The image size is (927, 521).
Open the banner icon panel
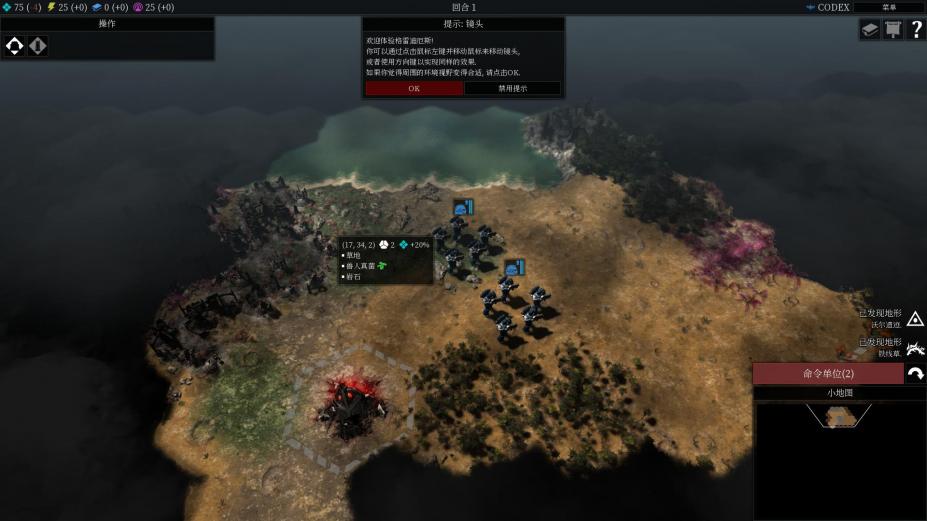click(892, 30)
